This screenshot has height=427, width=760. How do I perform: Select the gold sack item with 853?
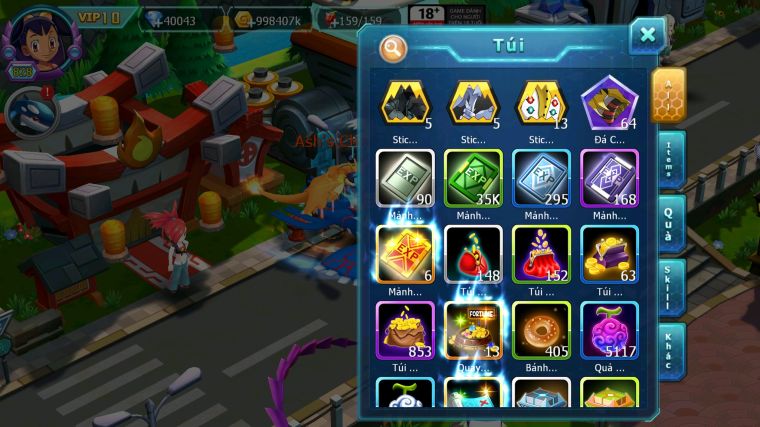405,329
